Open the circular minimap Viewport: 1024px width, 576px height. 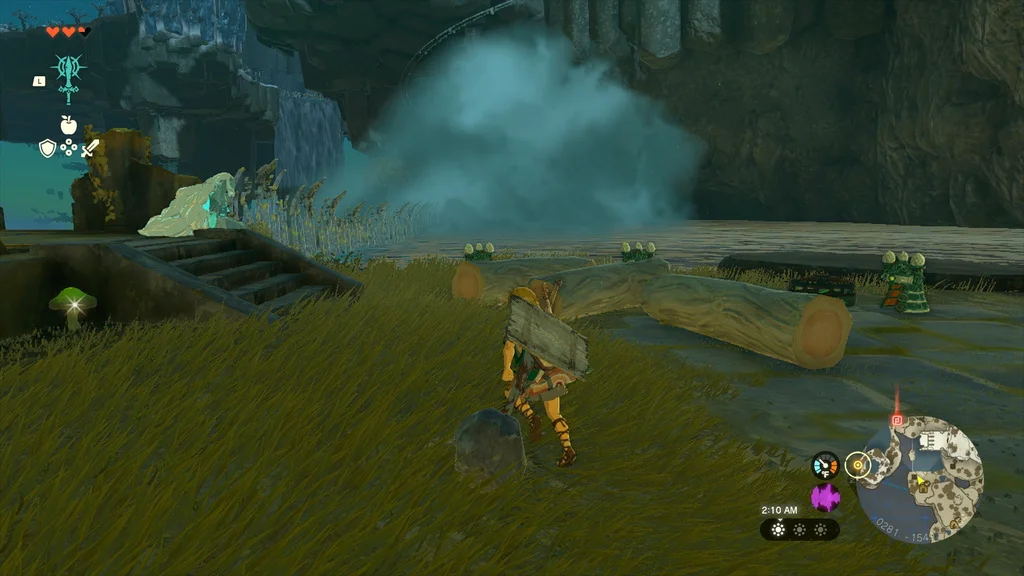[x=919, y=478]
